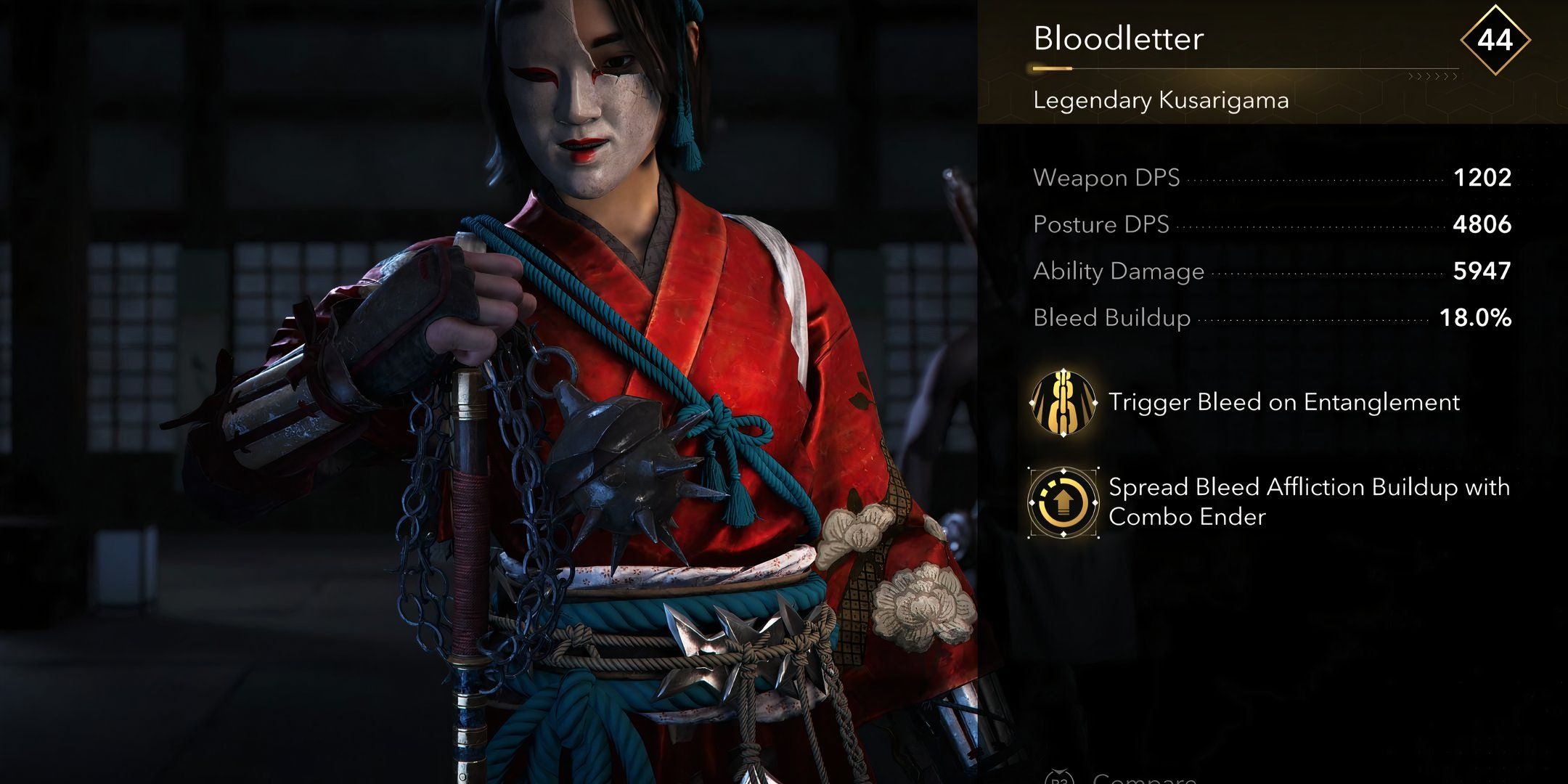Select the Trigger Bleed on Entanglement perk icon
Viewport: 1568px width, 784px height.
click(x=1063, y=402)
